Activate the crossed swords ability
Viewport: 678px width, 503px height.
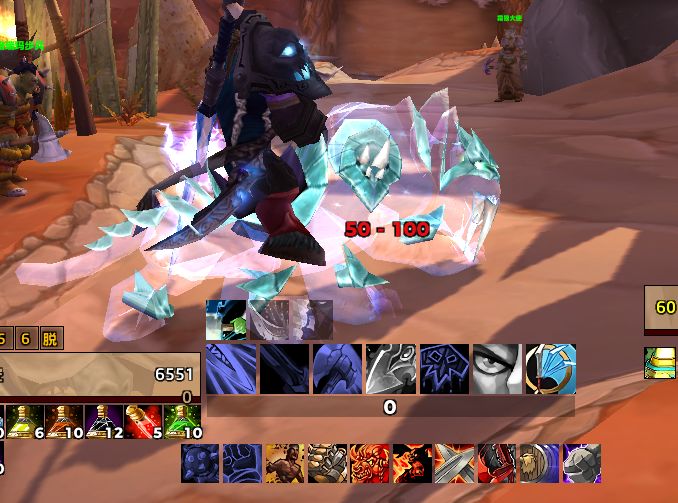click(x=454, y=464)
